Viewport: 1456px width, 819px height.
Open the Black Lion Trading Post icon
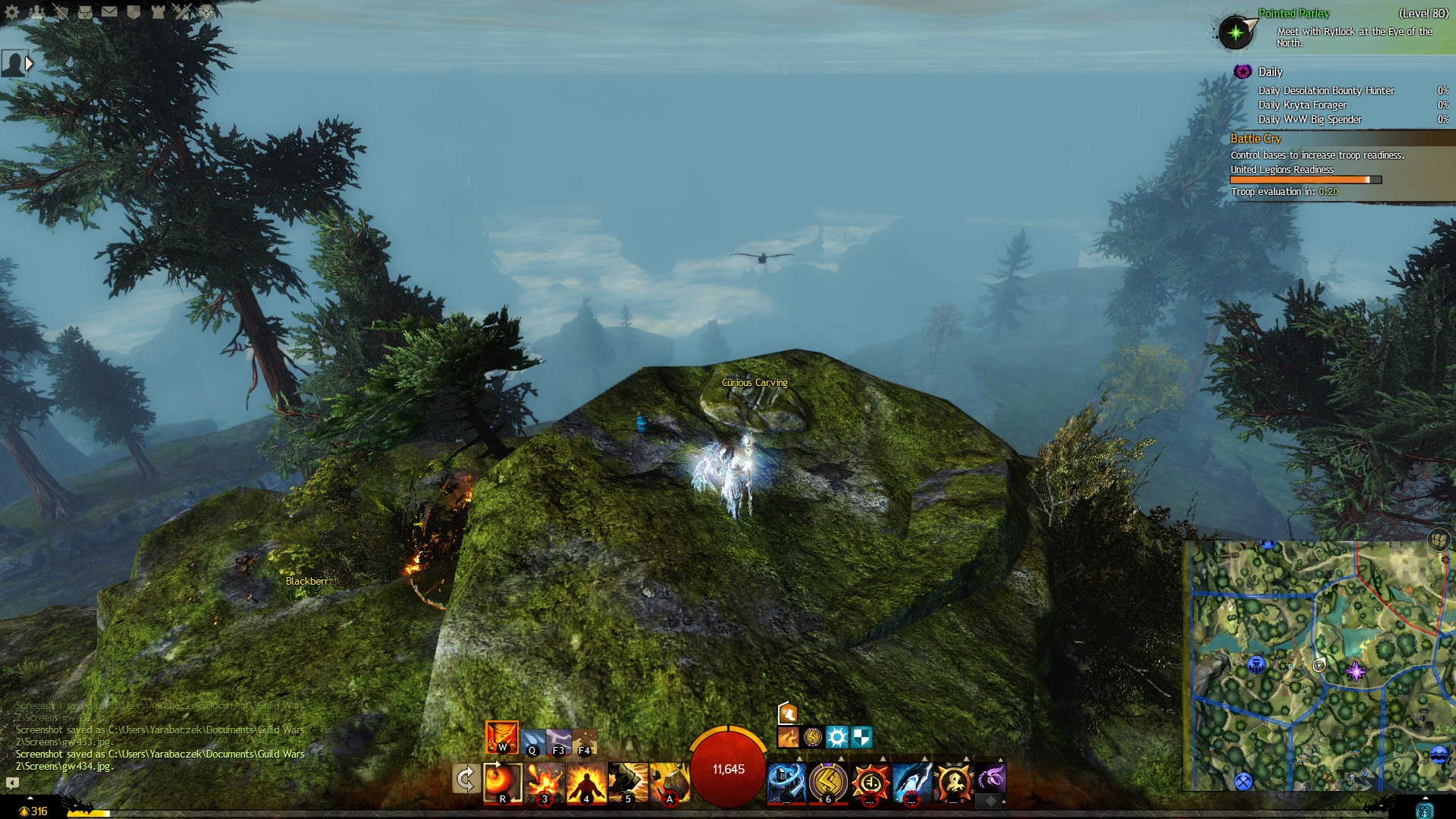click(x=206, y=11)
